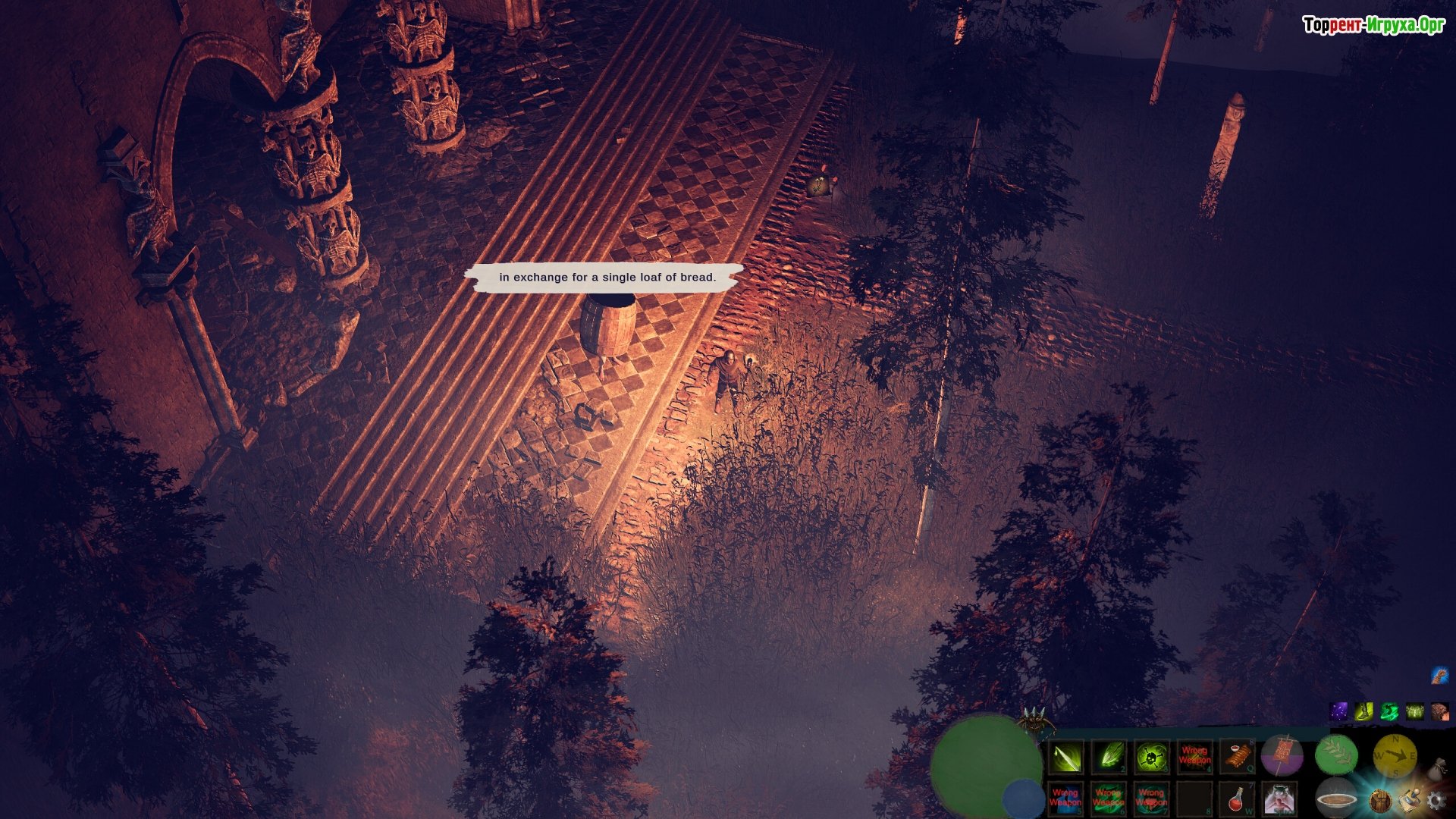Open the Торрент-Игруха.Орг watermark link

[1373, 25]
